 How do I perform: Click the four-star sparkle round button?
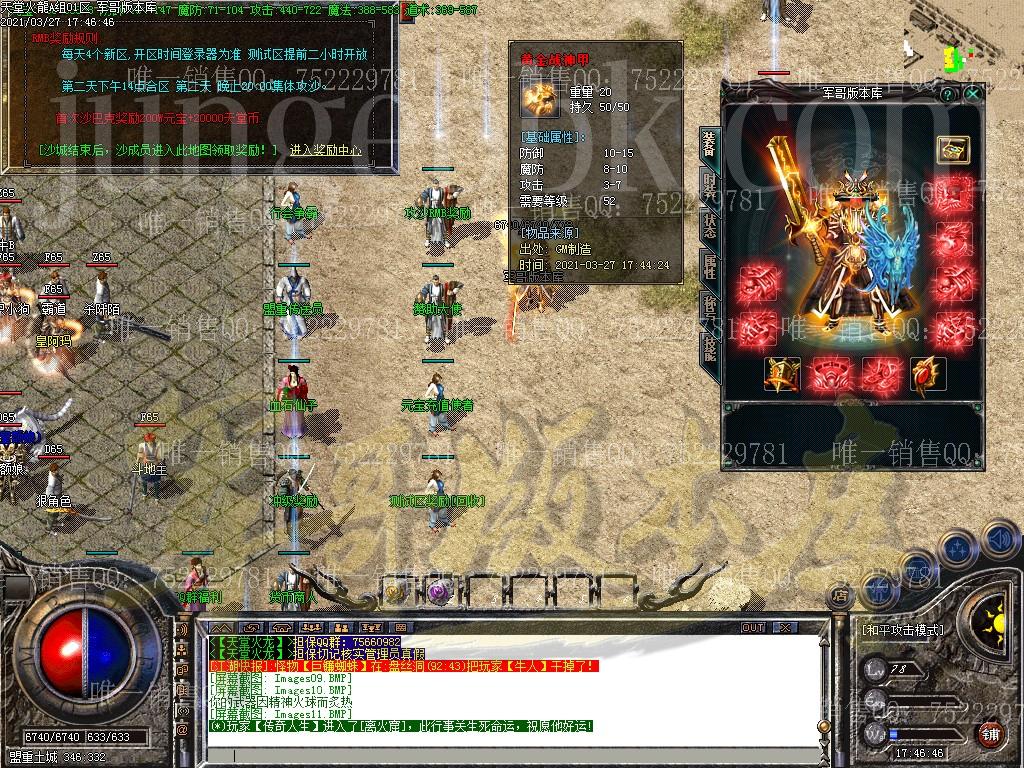(x=956, y=549)
